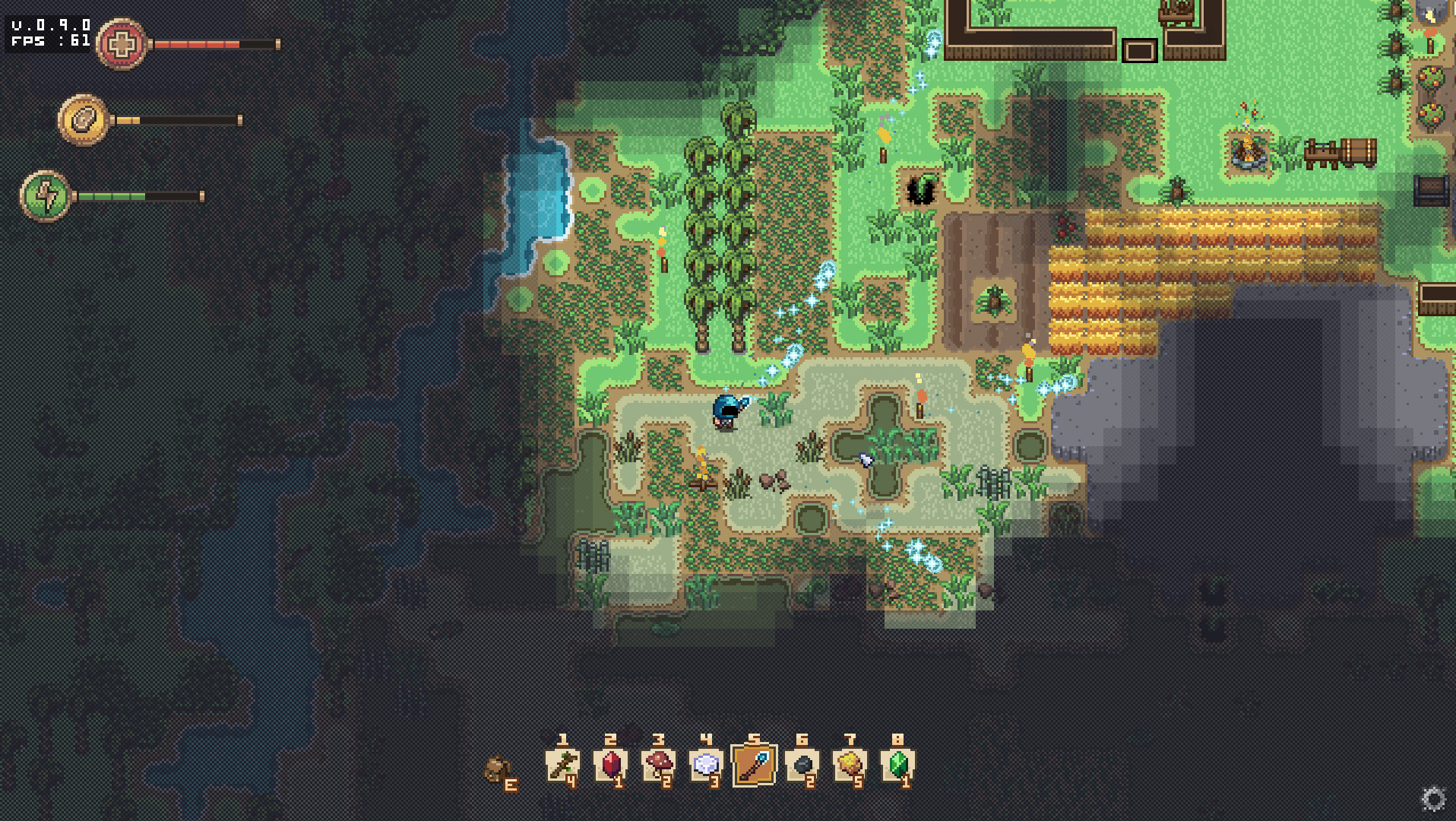Click the golden coin medallion

pos(82,119)
